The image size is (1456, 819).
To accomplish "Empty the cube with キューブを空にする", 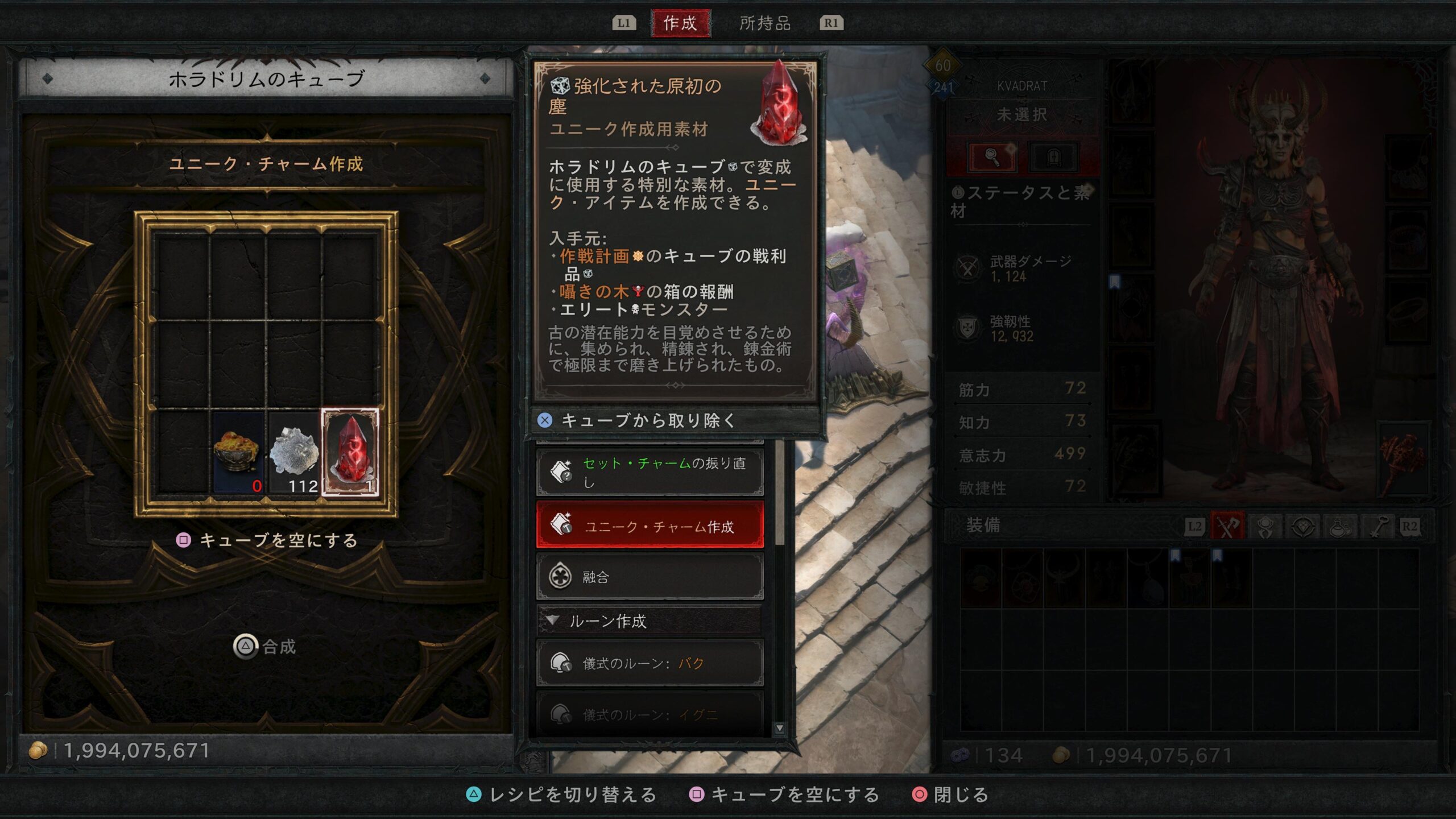I will click(x=267, y=540).
